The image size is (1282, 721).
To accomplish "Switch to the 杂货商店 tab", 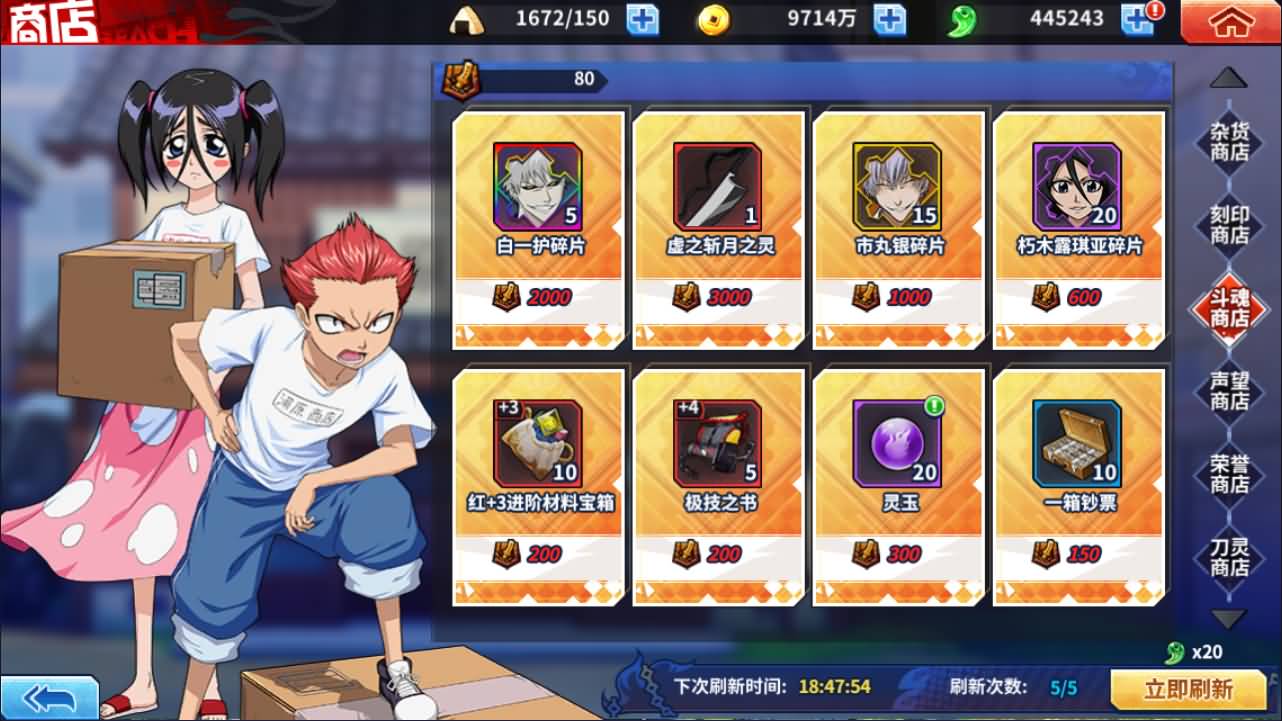I will [x=1229, y=142].
